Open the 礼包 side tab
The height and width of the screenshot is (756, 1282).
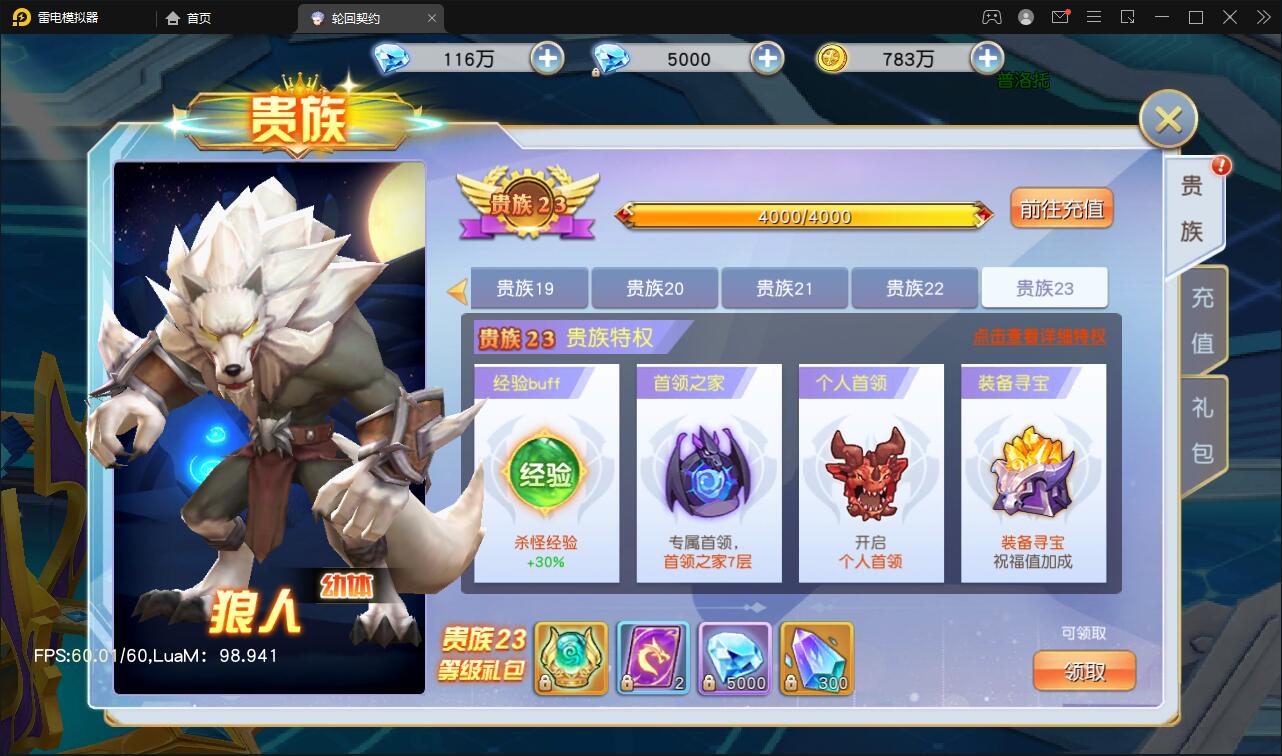(1201, 425)
